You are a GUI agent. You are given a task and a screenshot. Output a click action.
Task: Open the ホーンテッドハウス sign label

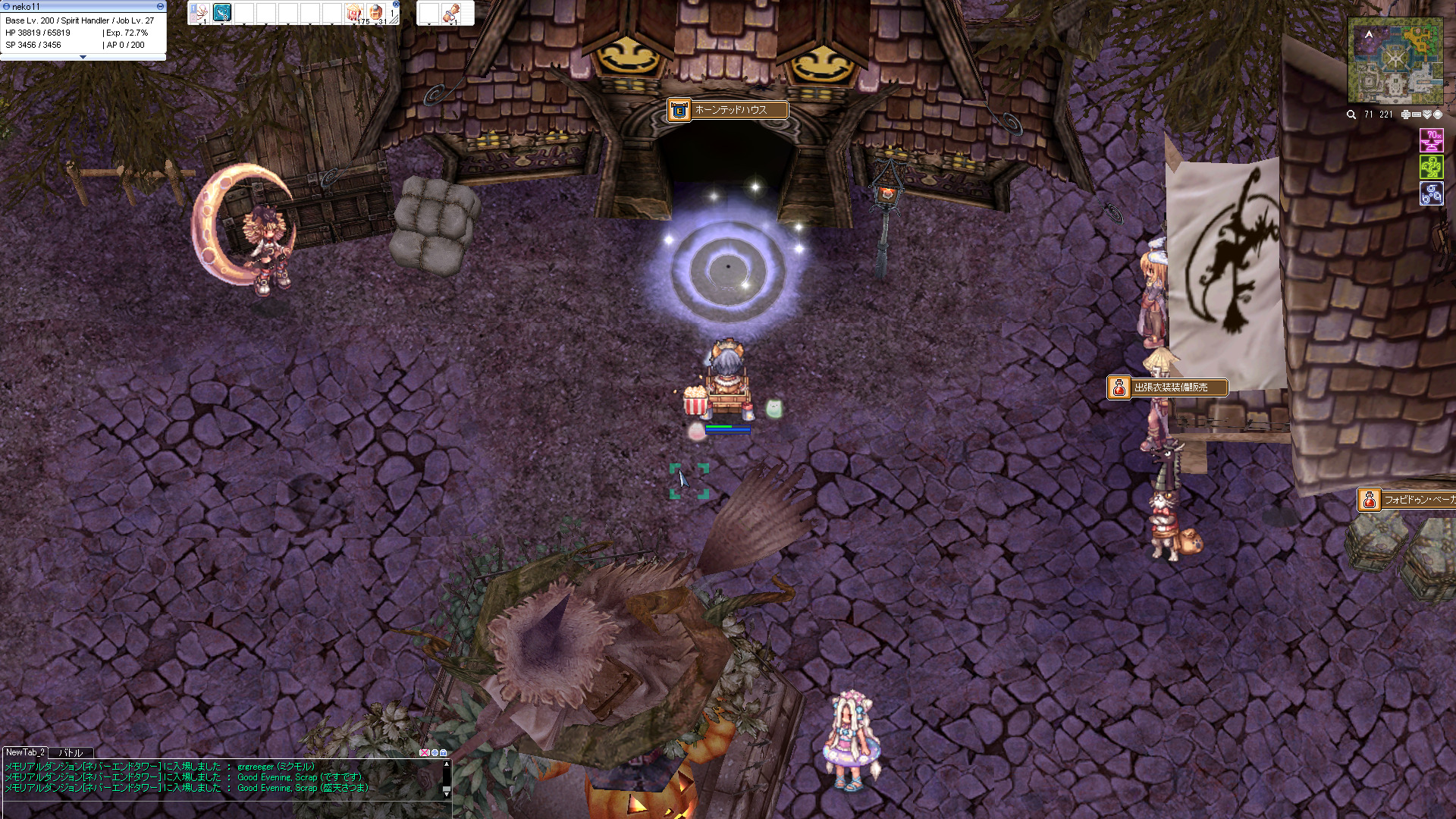tap(728, 110)
